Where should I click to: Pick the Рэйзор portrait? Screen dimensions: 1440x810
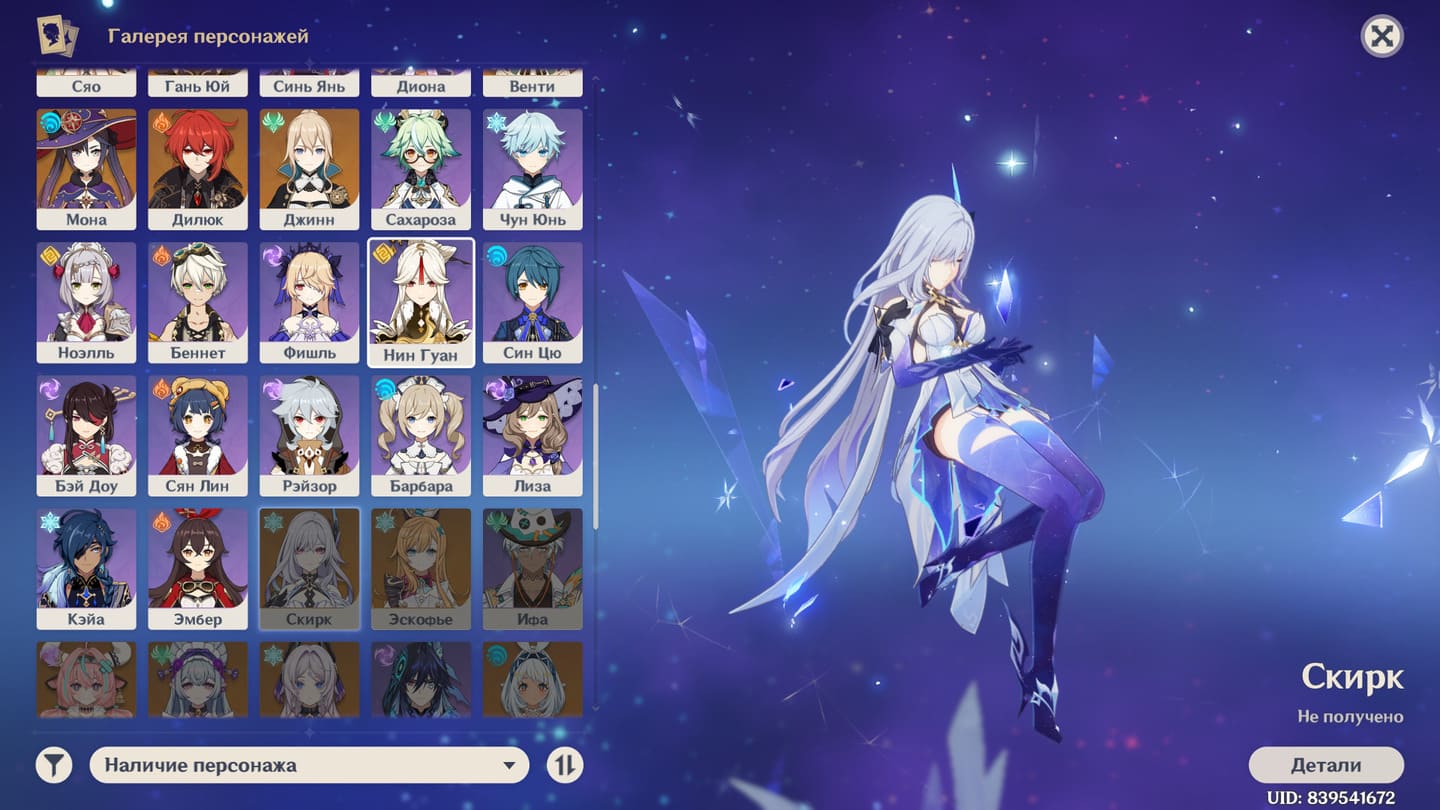310,434
